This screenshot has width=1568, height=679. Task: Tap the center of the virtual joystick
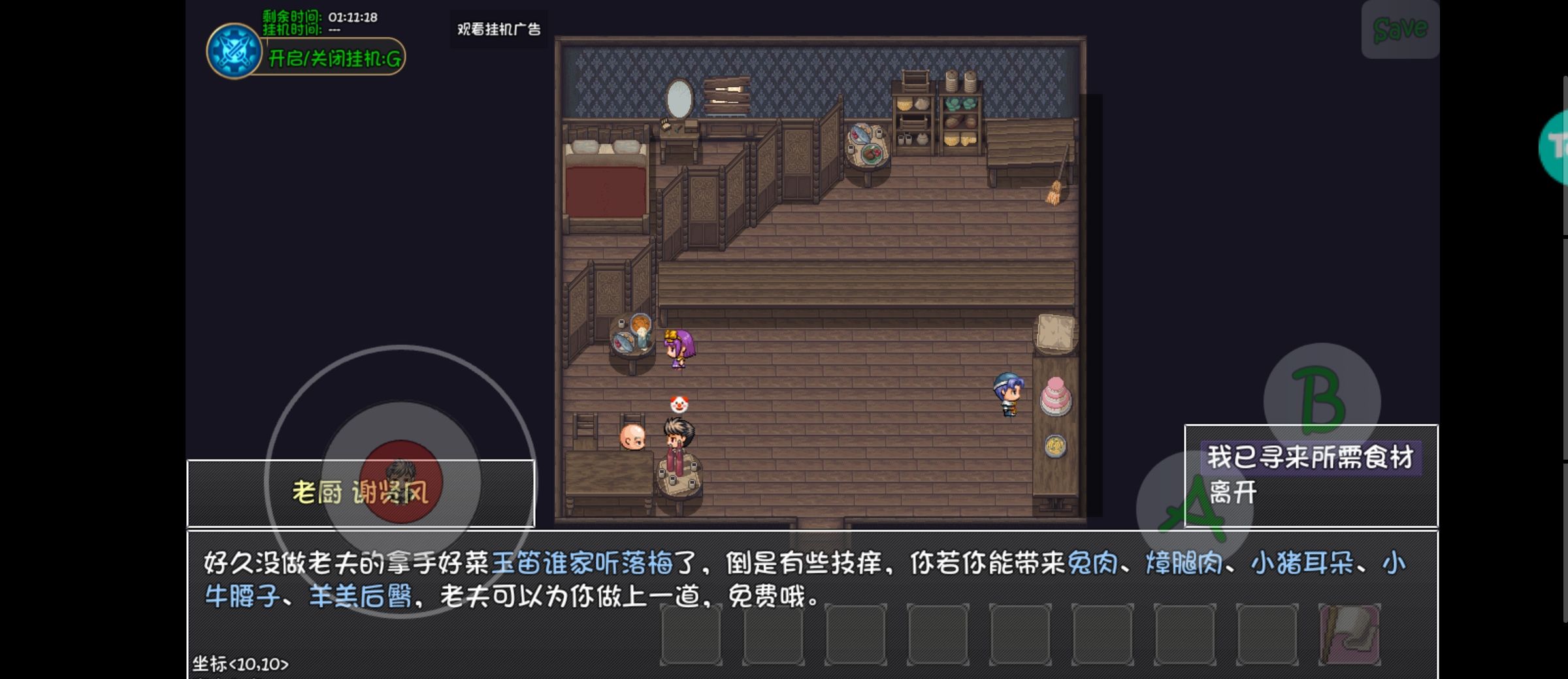[402, 482]
